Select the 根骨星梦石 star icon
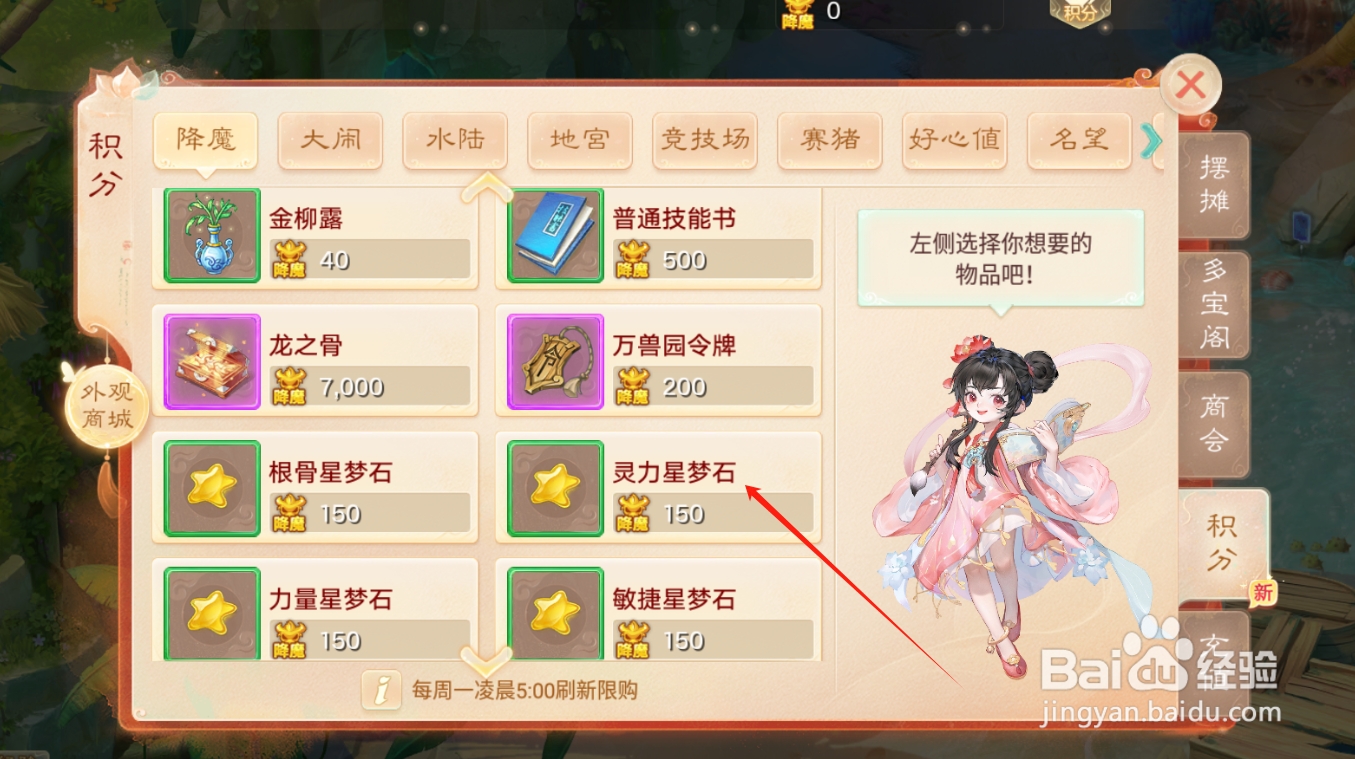Screen dimensions: 1355x759 tap(210, 488)
